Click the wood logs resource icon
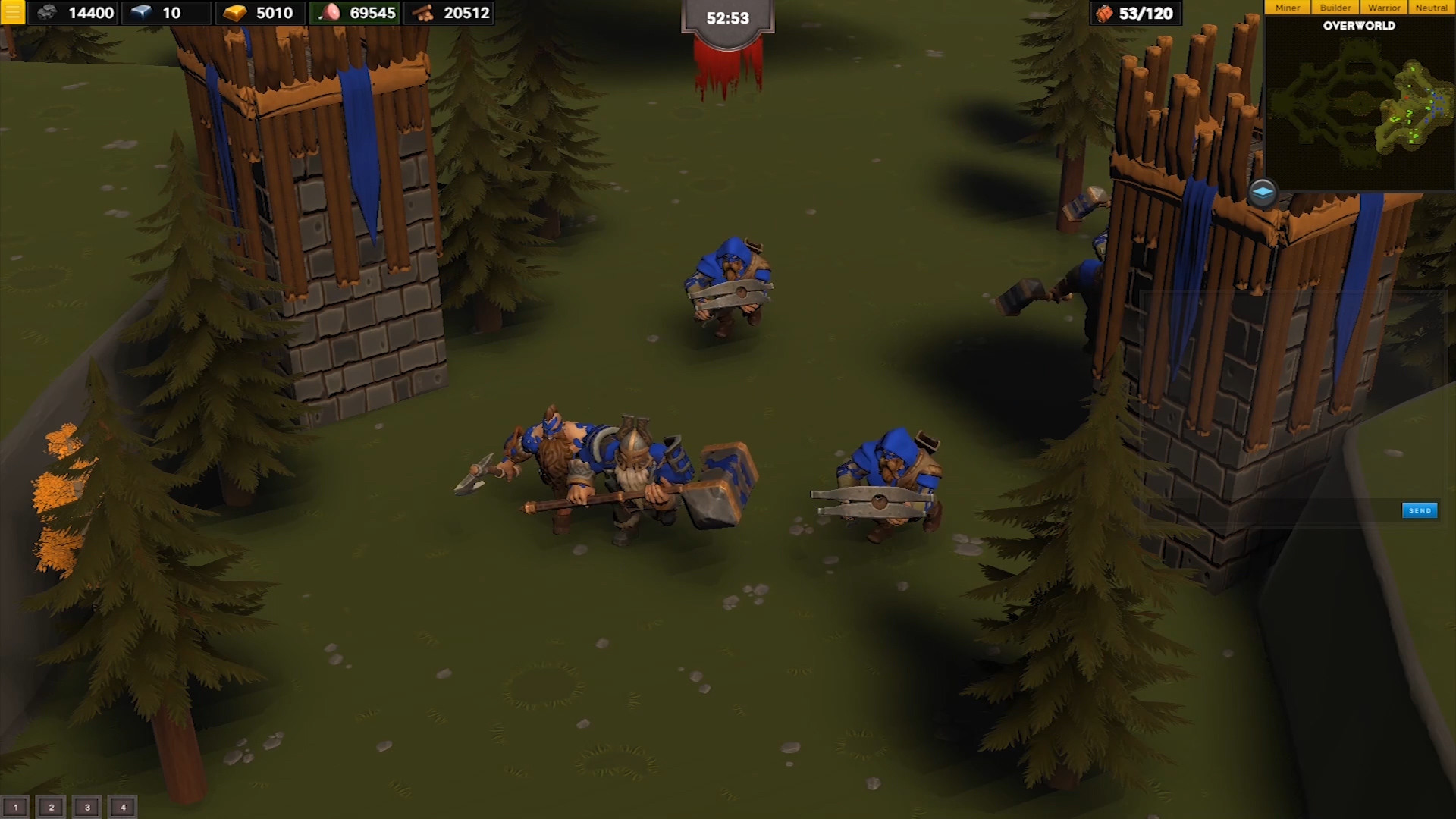This screenshot has height=819, width=1456. click(422, 13)
